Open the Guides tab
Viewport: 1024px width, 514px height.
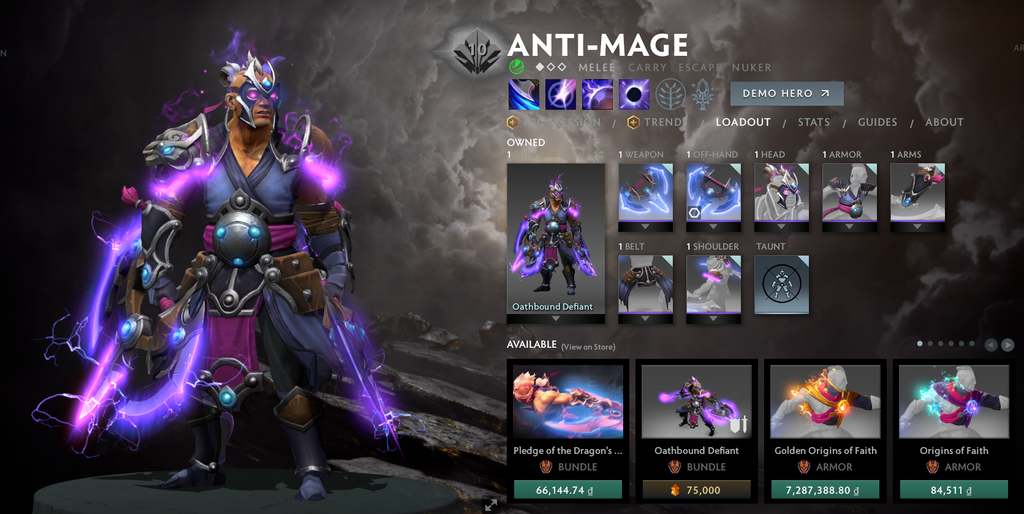[x=877, y=122]
